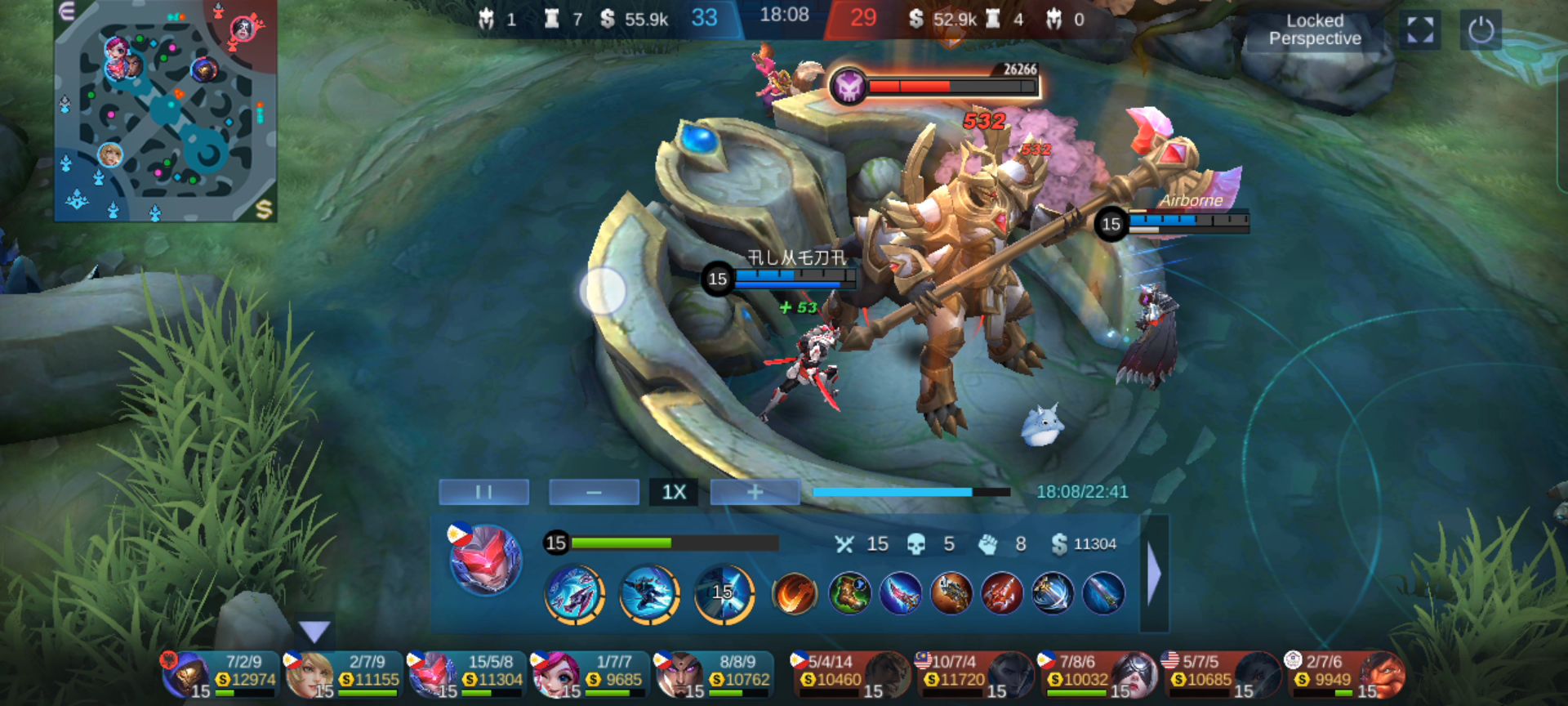
Task: Expand the hero info panel's right arrow
Action: coord(1154,574)
